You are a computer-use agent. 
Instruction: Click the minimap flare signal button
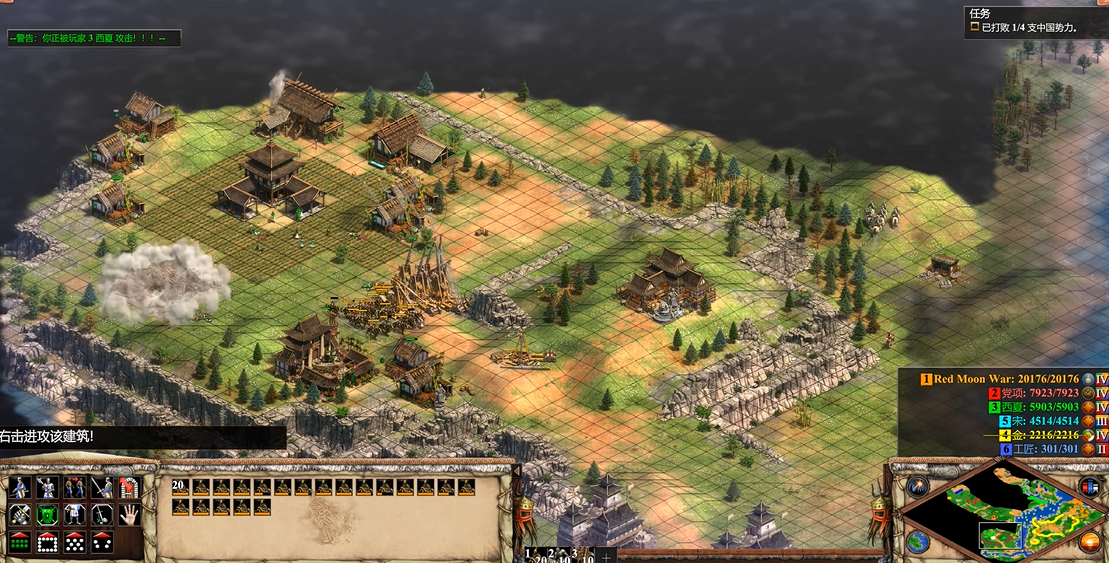tap(919, 487)
